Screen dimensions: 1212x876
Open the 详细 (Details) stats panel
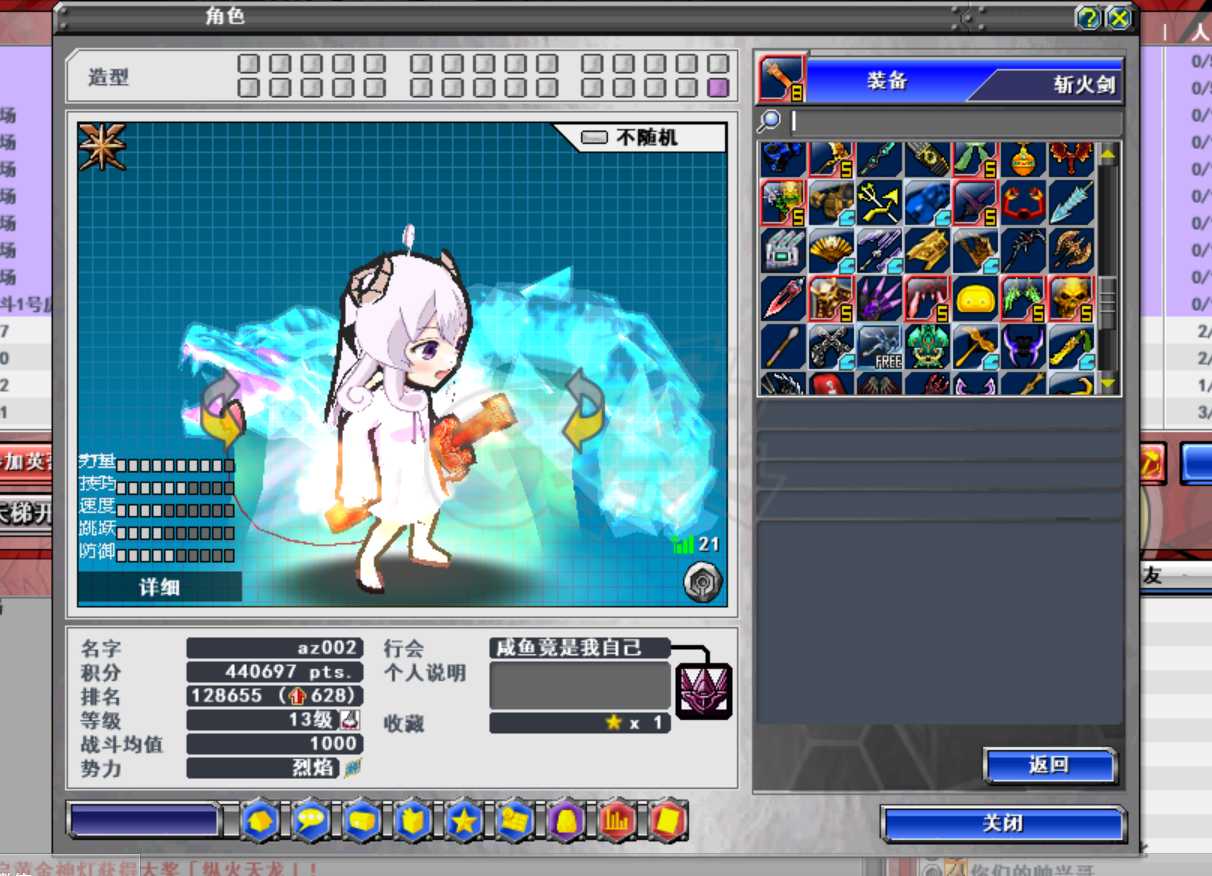point(159,587)
